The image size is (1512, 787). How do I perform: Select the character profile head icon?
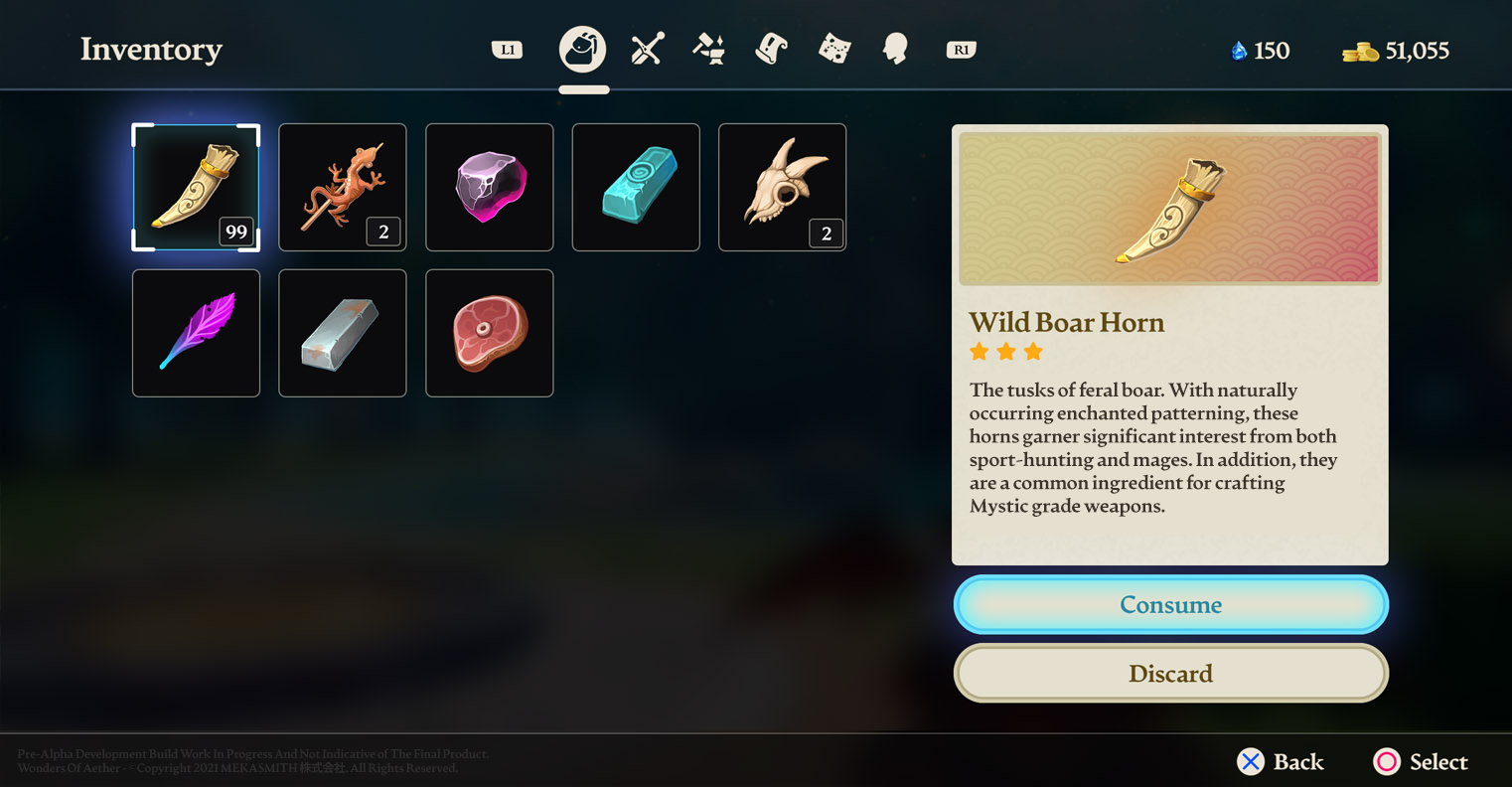[x=894, y=48]
